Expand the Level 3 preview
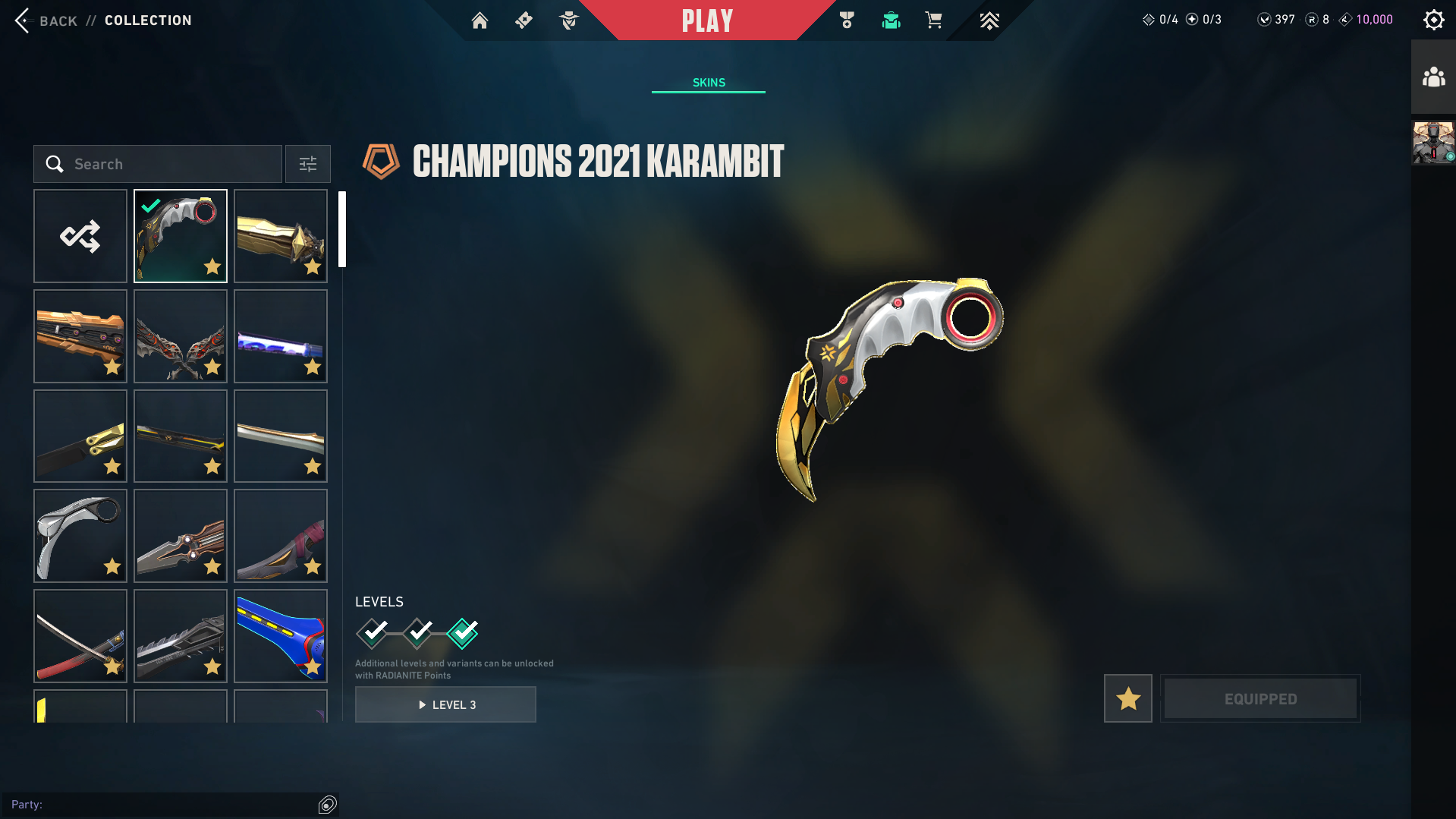This screenshot has width=1456, height=819. pyautogui.click(x=445, y=704)
